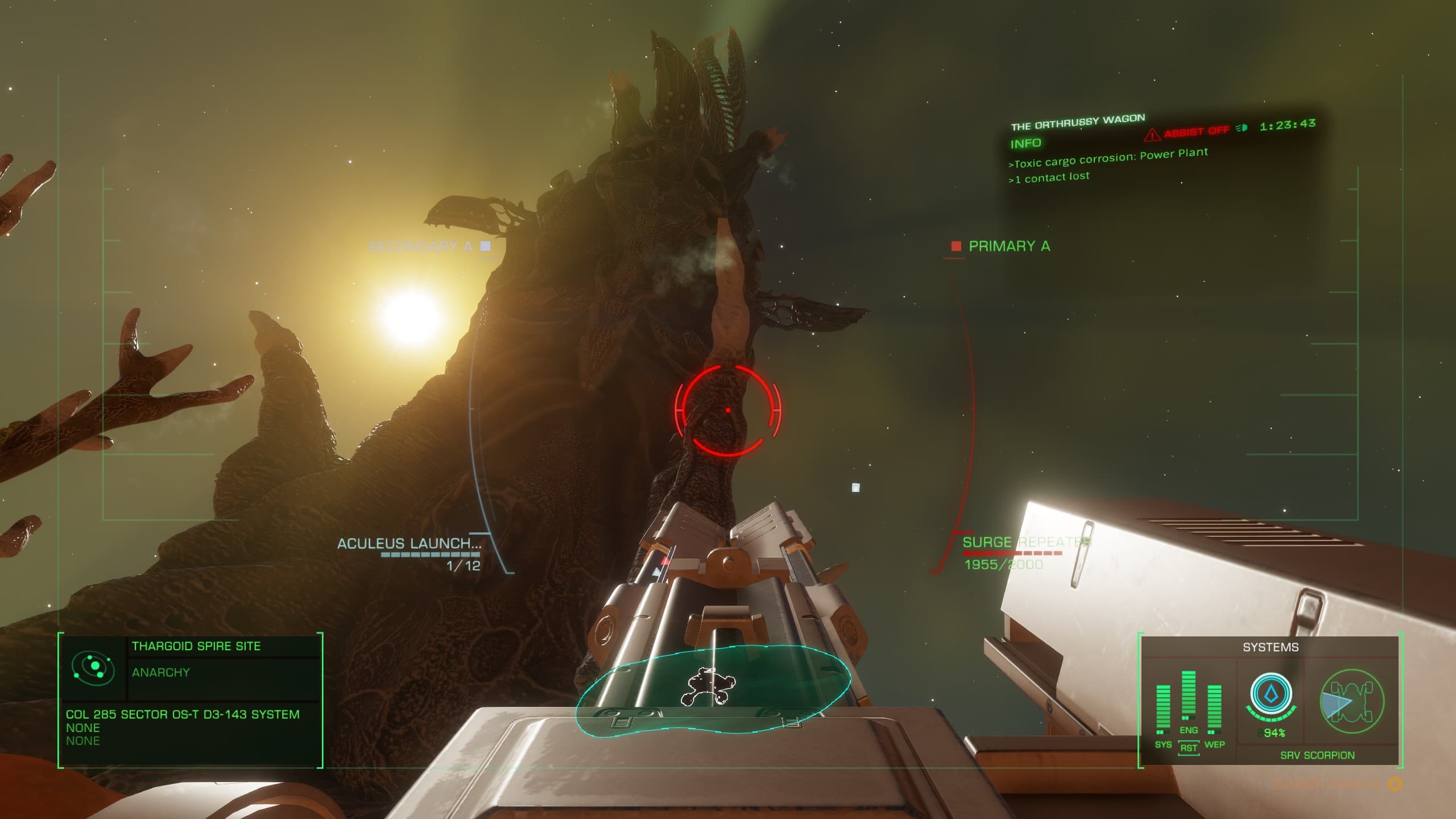Open the SYSTEMS panel header
The width and height of the screenshot is (1456, 819).
tap(1271, 647)
